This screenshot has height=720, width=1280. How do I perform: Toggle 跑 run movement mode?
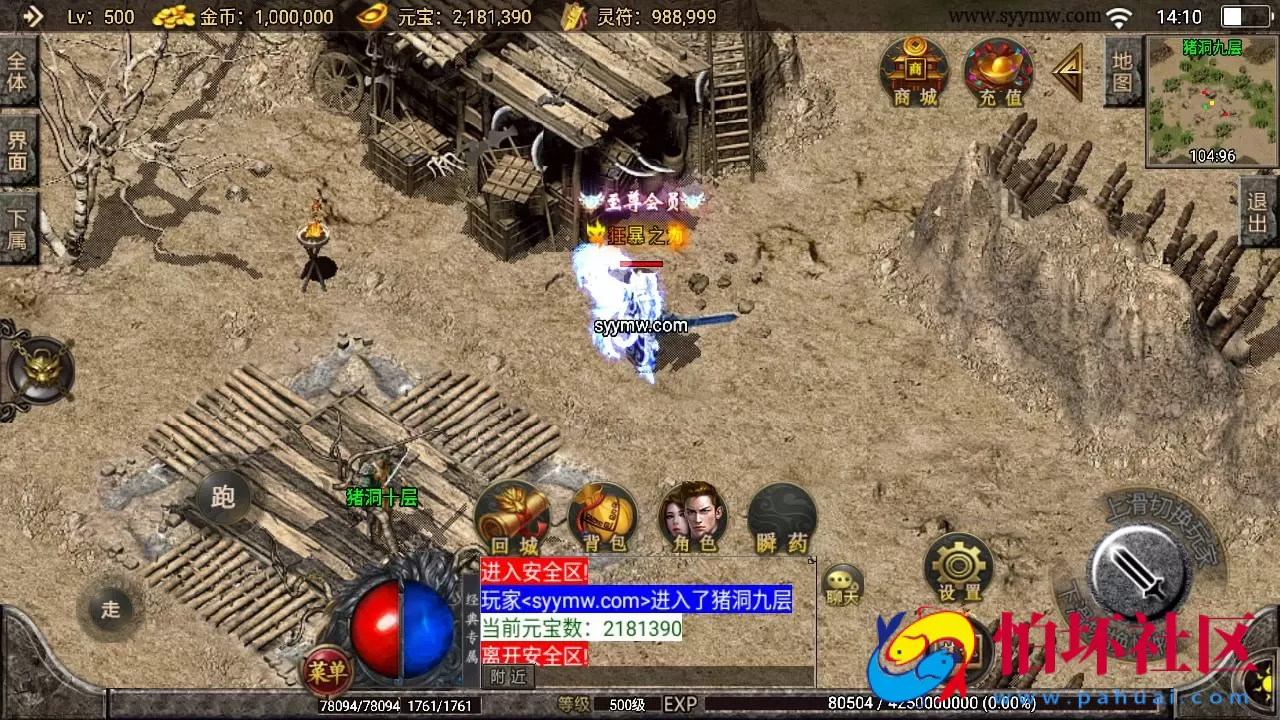click(x=222, y=497)
